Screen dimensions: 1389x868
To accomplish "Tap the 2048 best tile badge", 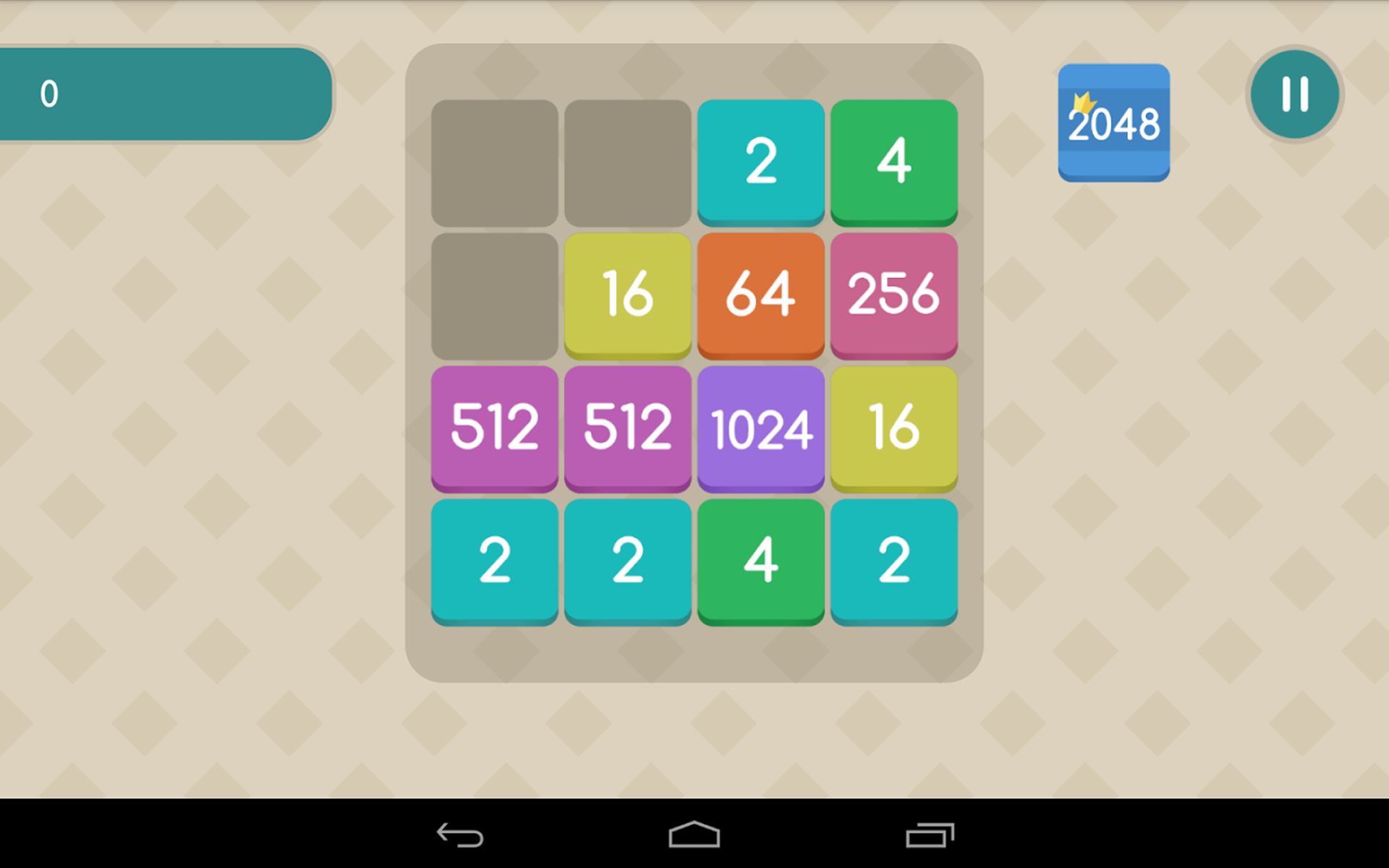I will click(1114, 122).
